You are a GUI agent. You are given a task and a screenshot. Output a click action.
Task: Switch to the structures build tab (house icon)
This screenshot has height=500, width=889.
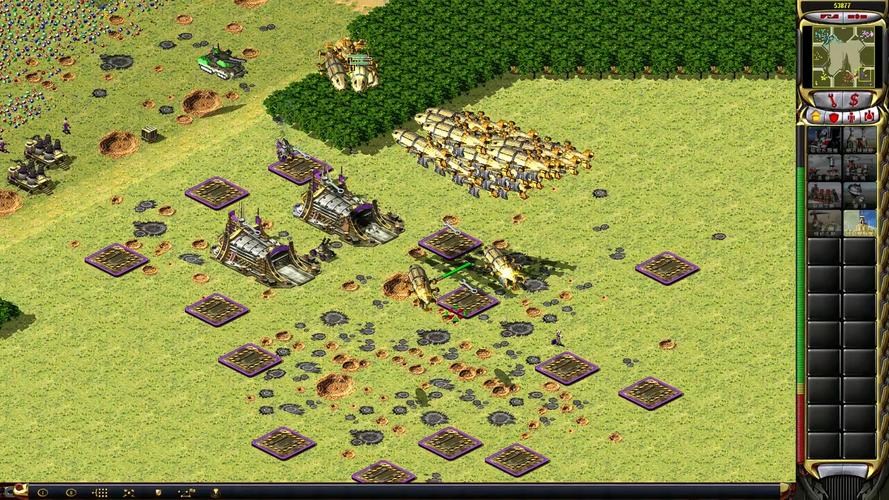coord(814,117)
